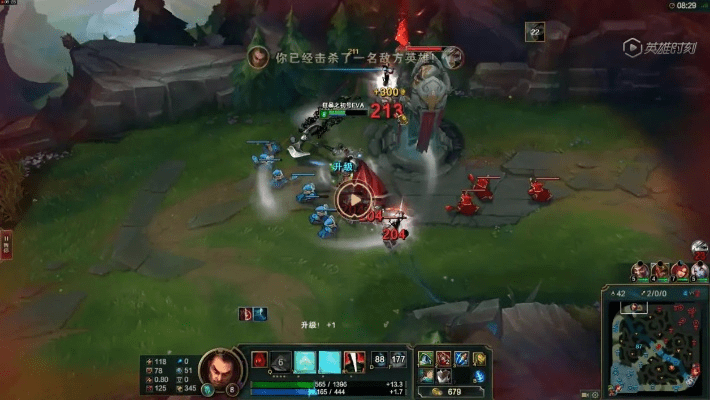This screenshot has width=710, height=400.
Task: Select the white-haired ally portrait
Action: [x=700, y=271]
